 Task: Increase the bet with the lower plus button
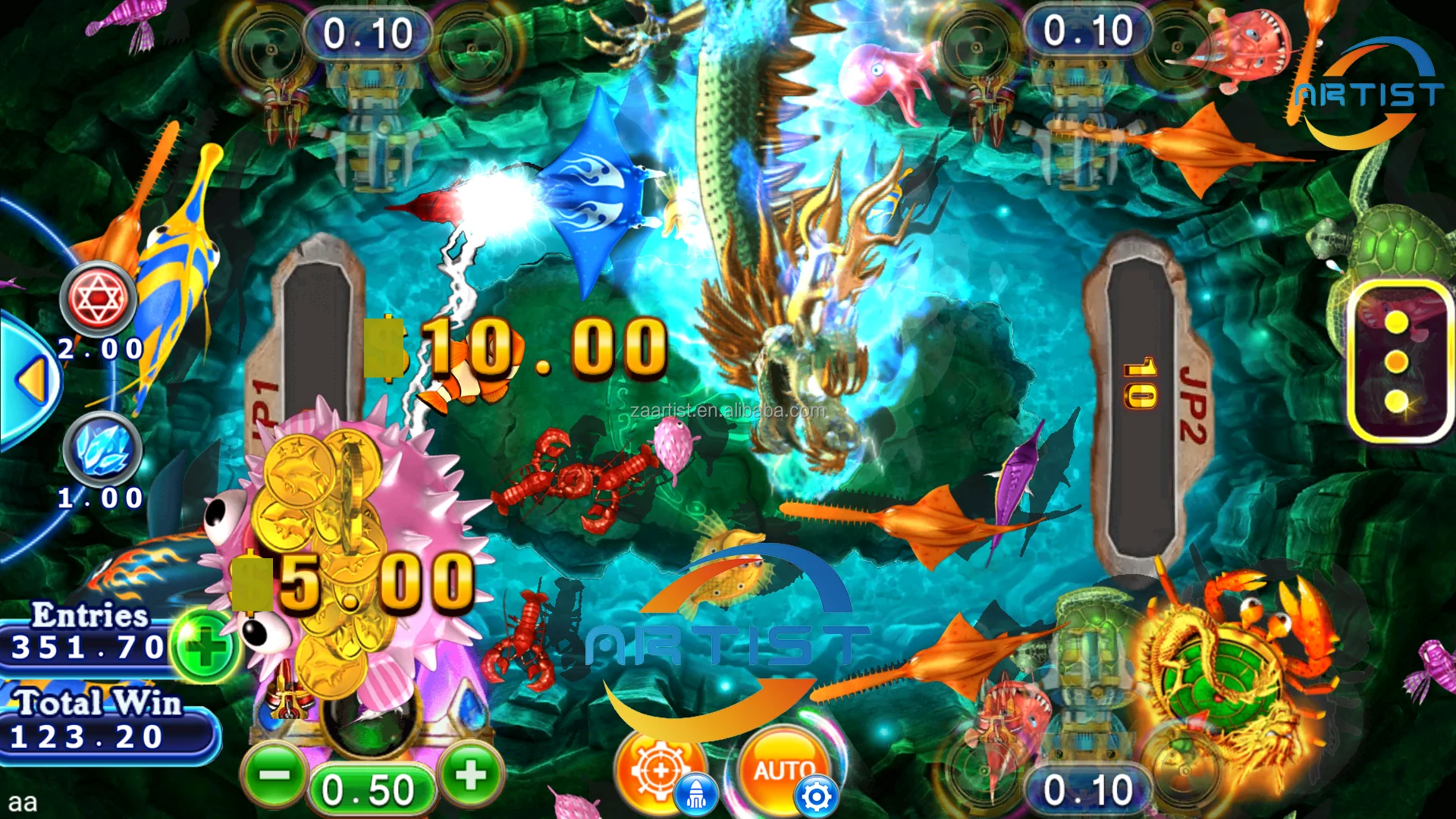tap(470, 775)
